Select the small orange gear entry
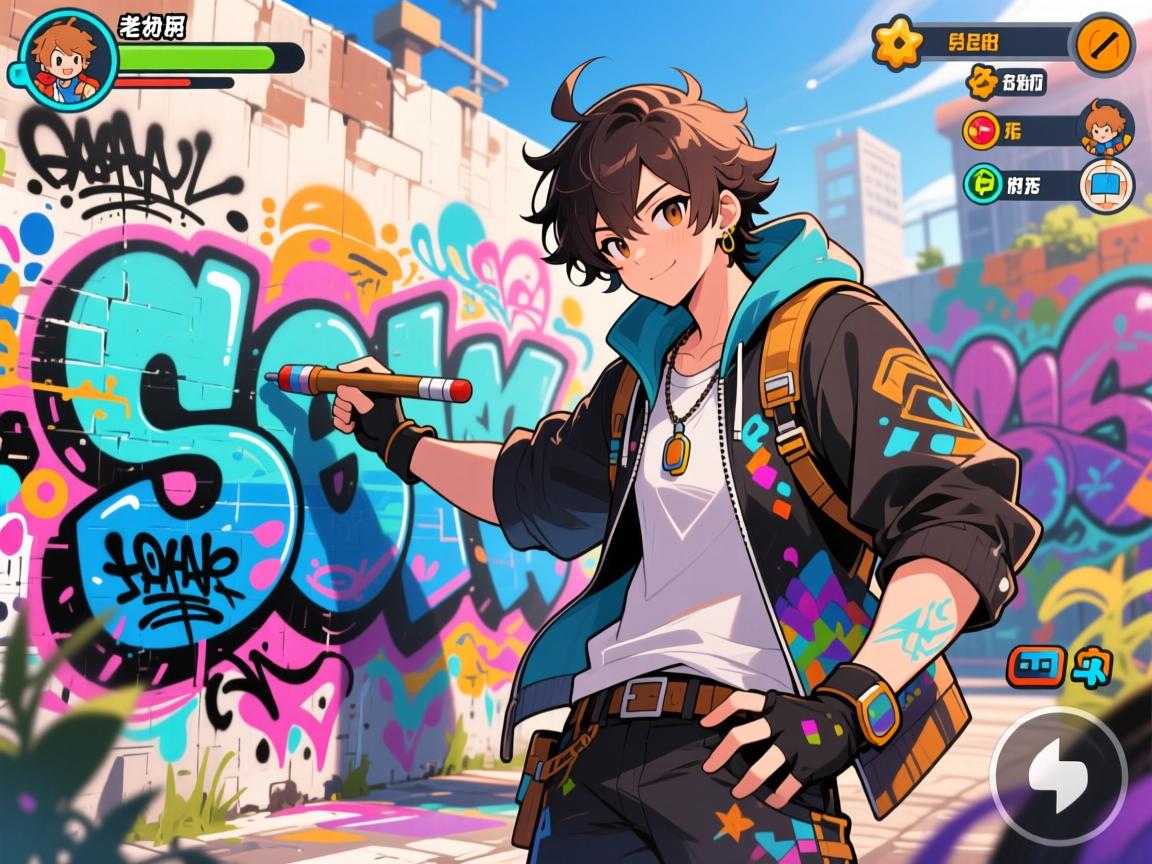Image resolution: width=1152 pixels, height=864 pixels. [981, 82]
